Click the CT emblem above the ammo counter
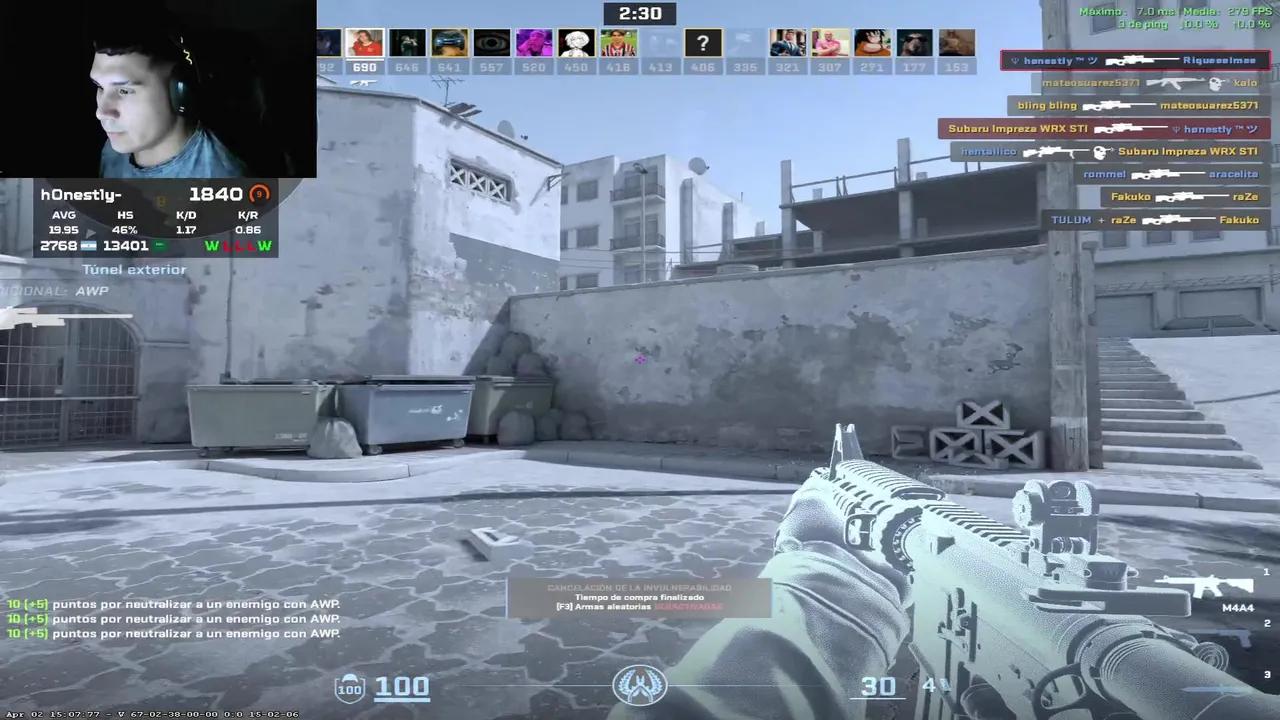 (639, 686)
